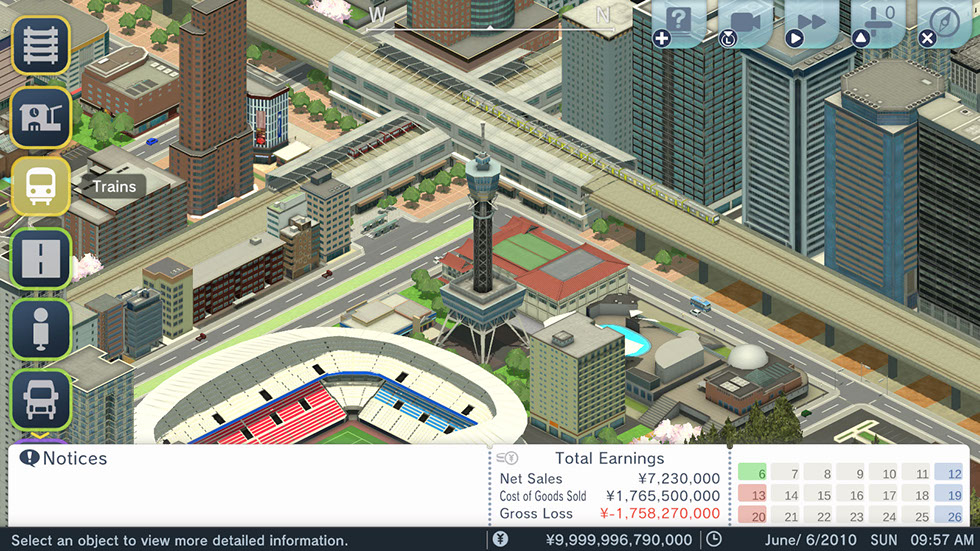Image resolution: width=980 pixels, height=551 pixels.
Task: Click the compass button
Action: [x=943, y=23]
